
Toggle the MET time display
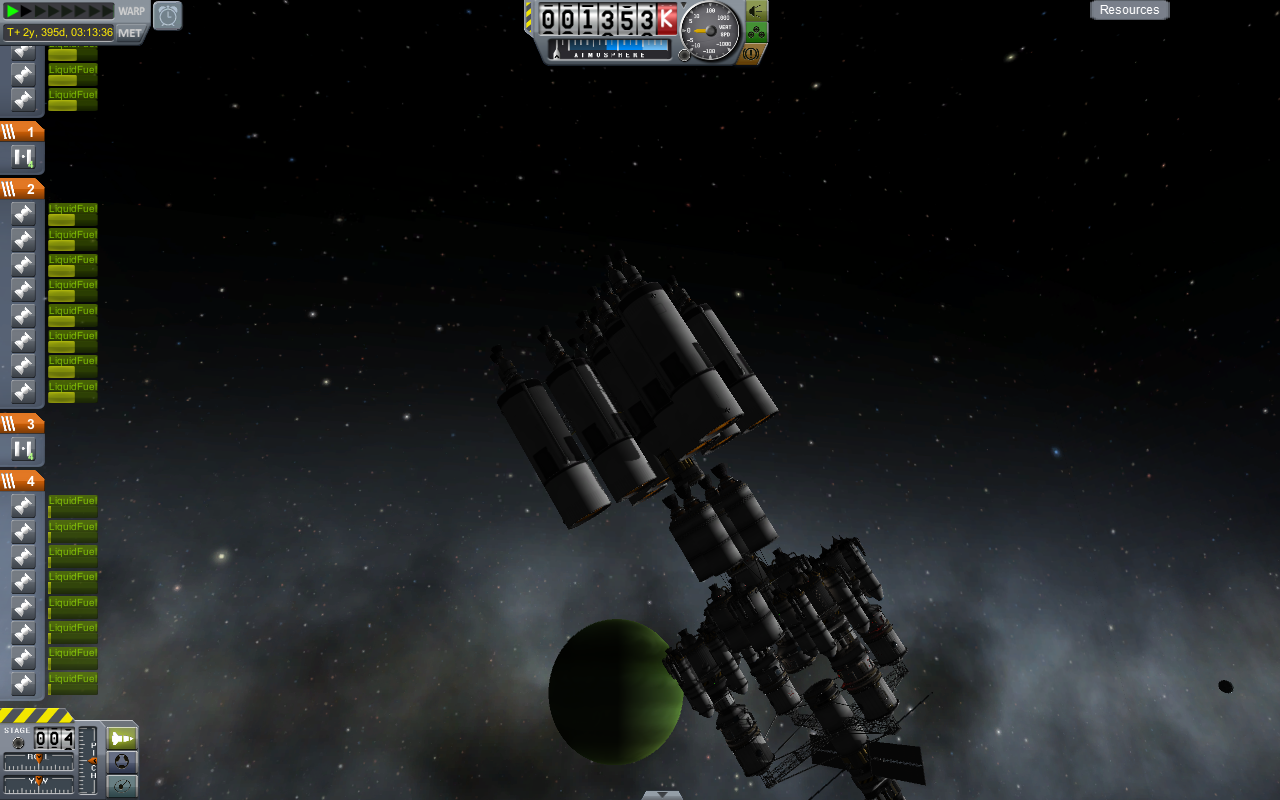point(131,33)
